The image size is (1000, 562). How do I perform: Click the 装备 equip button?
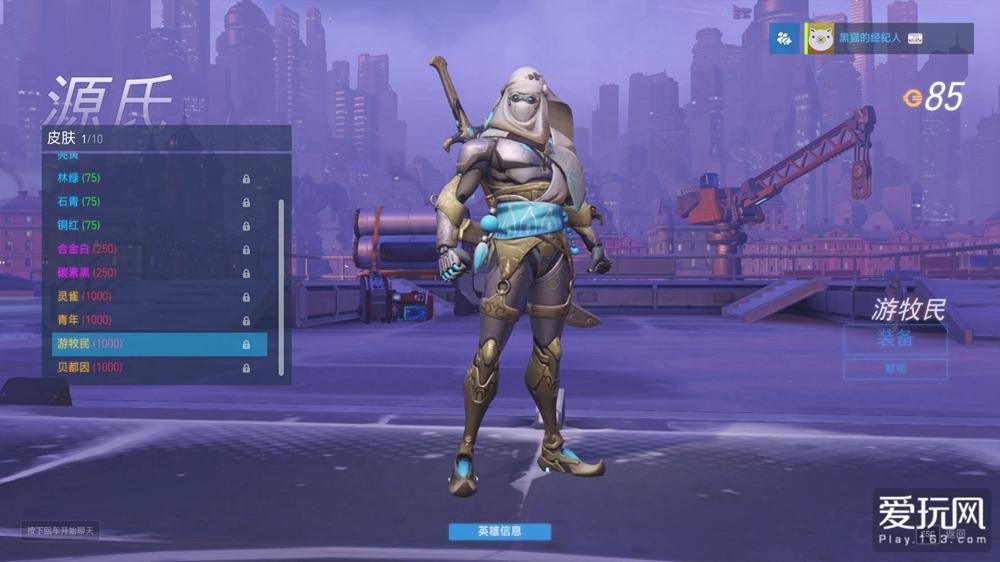(x=894, y=339)
